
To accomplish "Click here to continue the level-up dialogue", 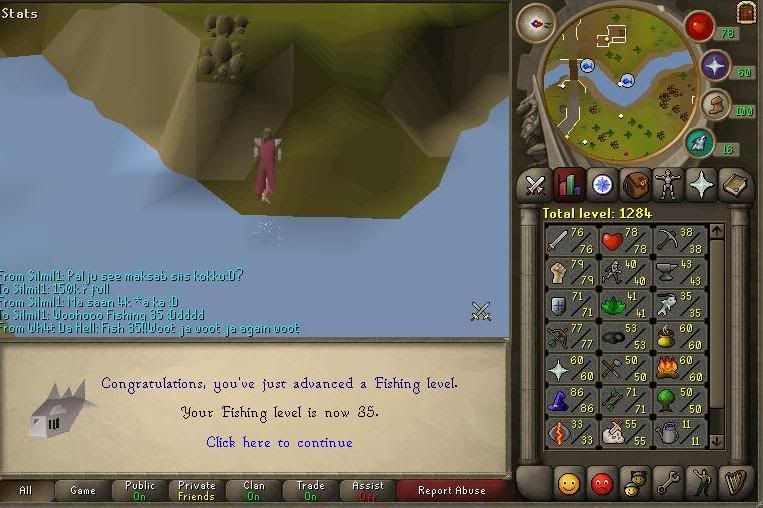I will tap(279, 442).
